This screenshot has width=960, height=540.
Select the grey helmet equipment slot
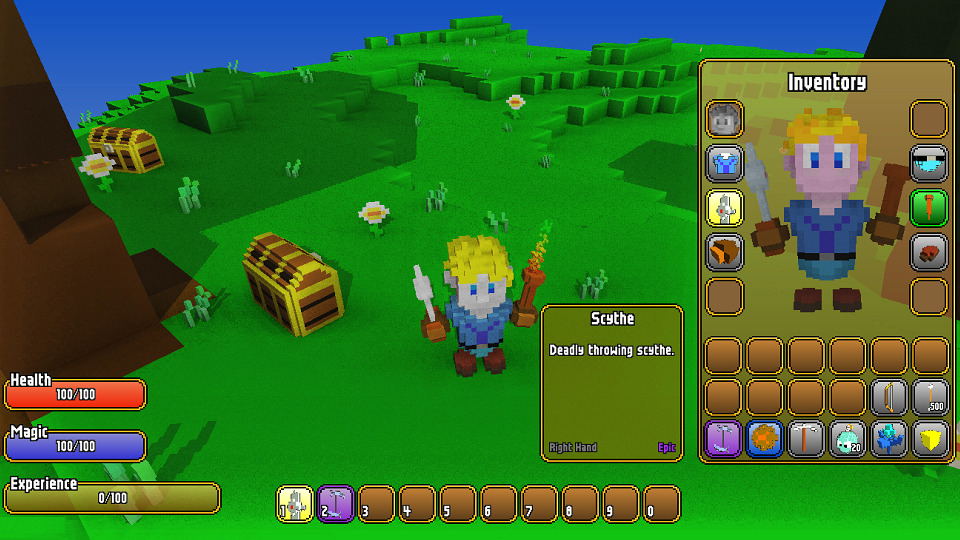[725, 119]
